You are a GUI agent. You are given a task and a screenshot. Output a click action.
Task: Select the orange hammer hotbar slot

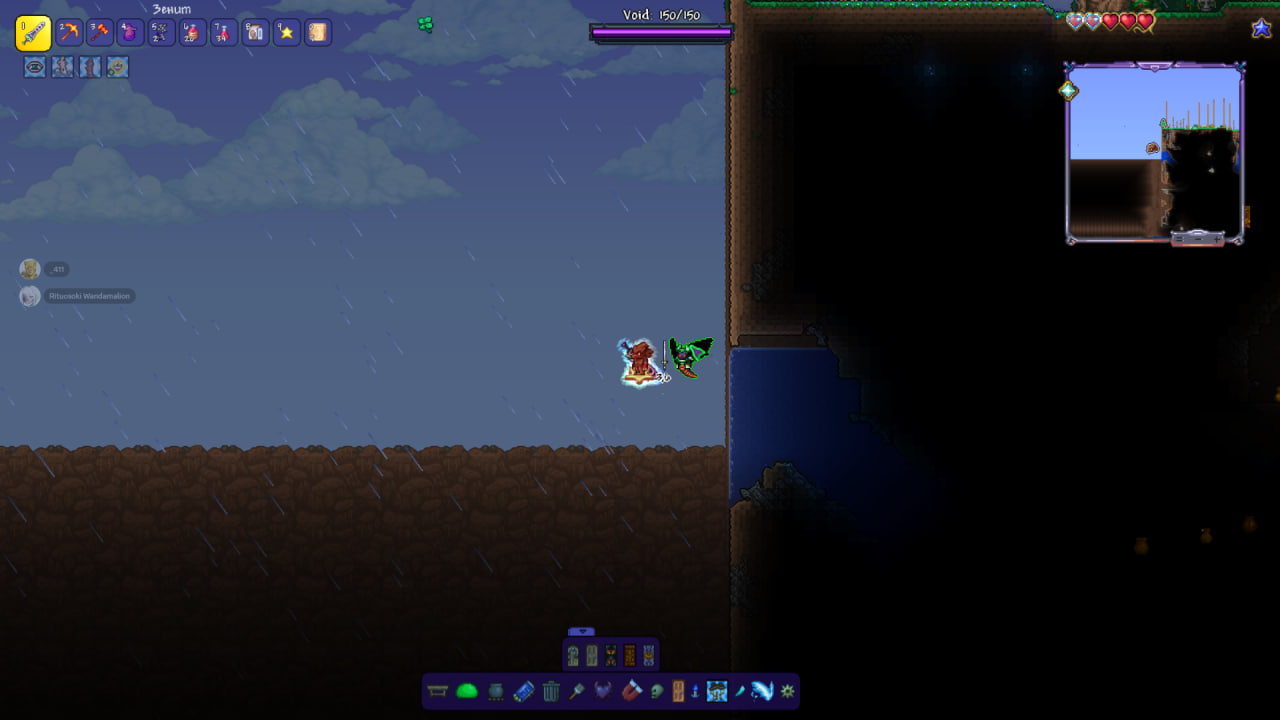[100, 33]
